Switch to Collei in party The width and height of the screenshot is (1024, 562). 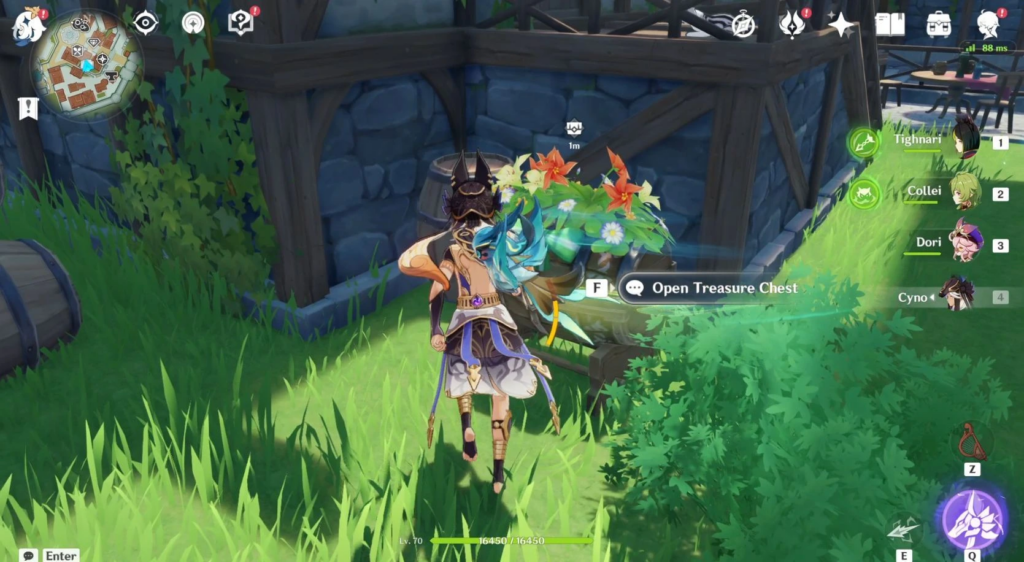(964, 192)
